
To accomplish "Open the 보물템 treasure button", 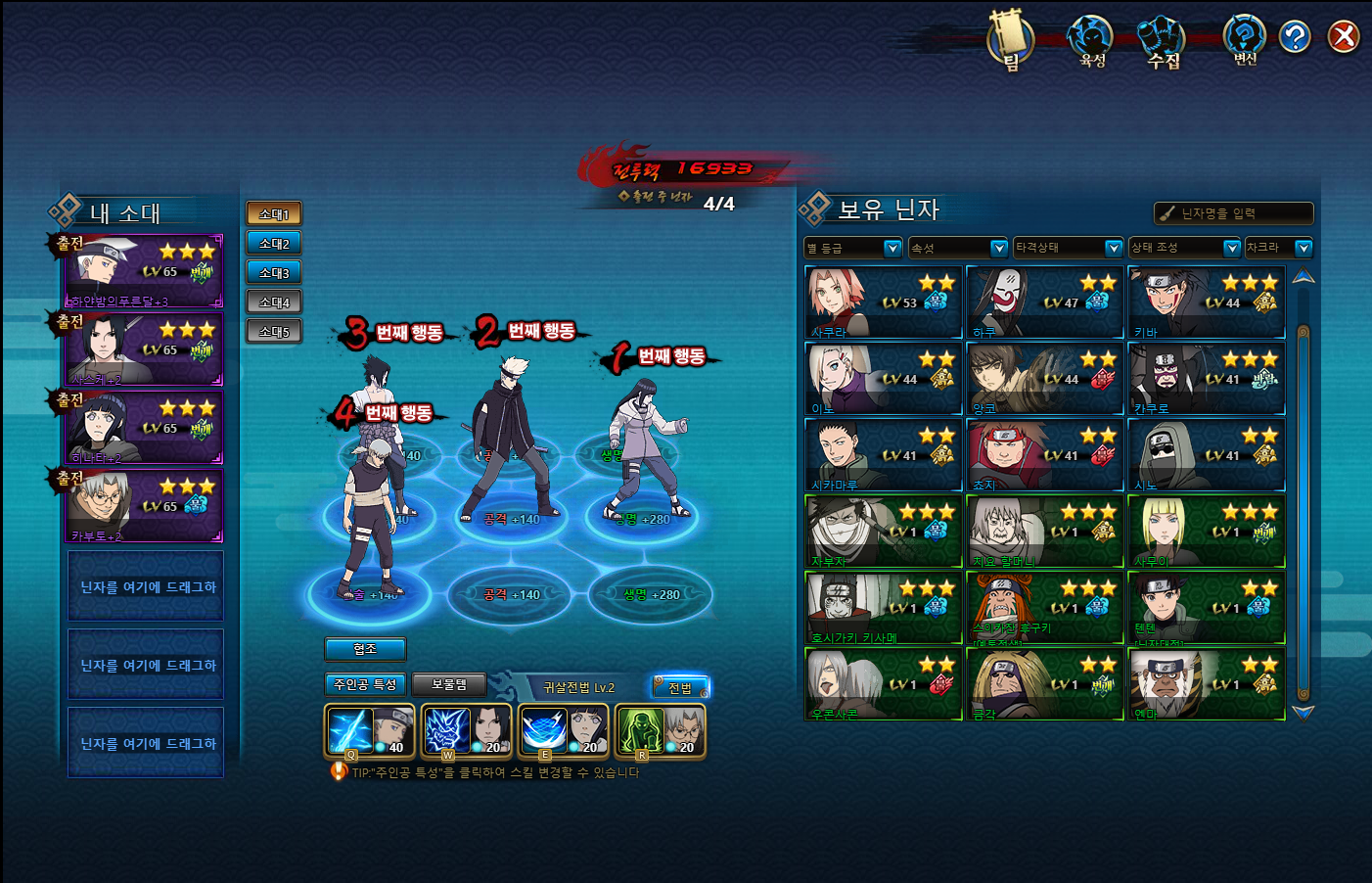I will pos(449,684).
